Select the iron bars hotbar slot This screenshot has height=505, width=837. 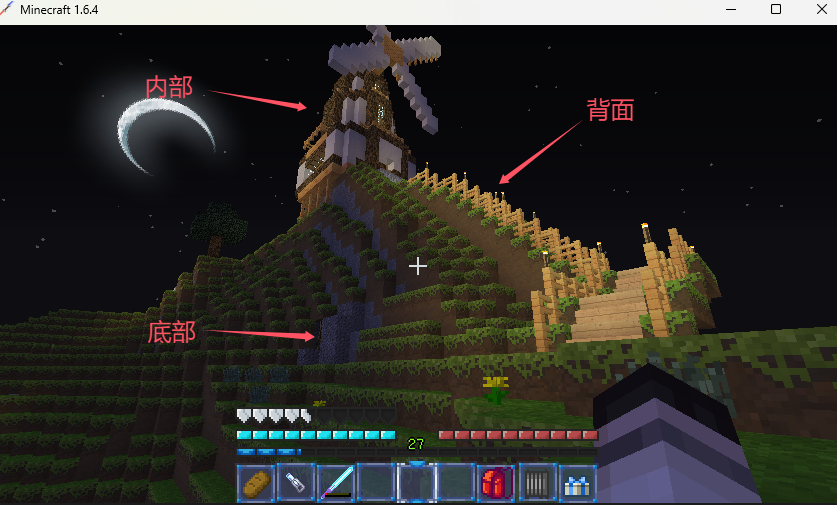[537, 483]
